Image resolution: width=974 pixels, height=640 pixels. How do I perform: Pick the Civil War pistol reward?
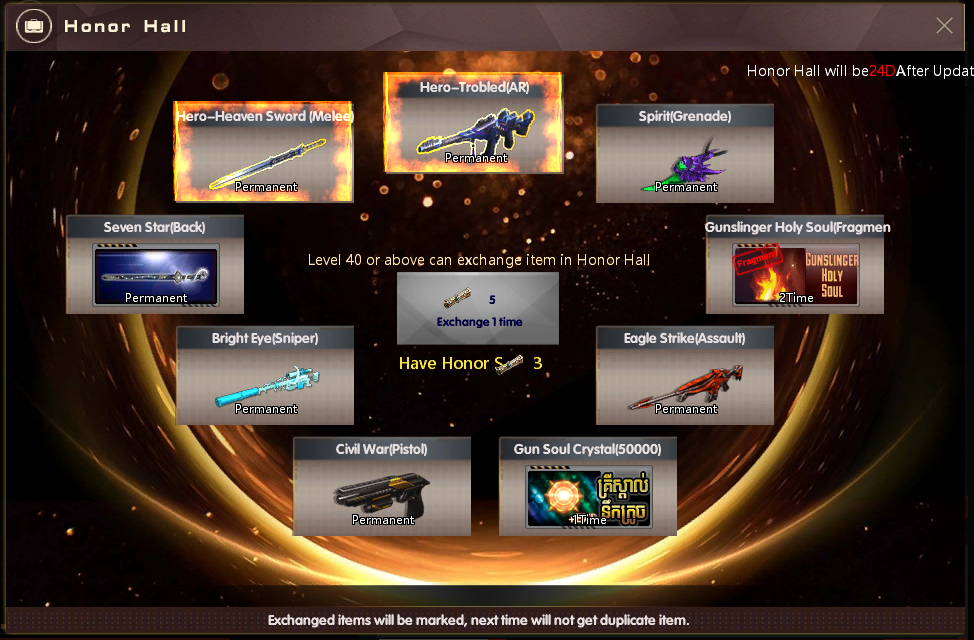tap(382, 487)
